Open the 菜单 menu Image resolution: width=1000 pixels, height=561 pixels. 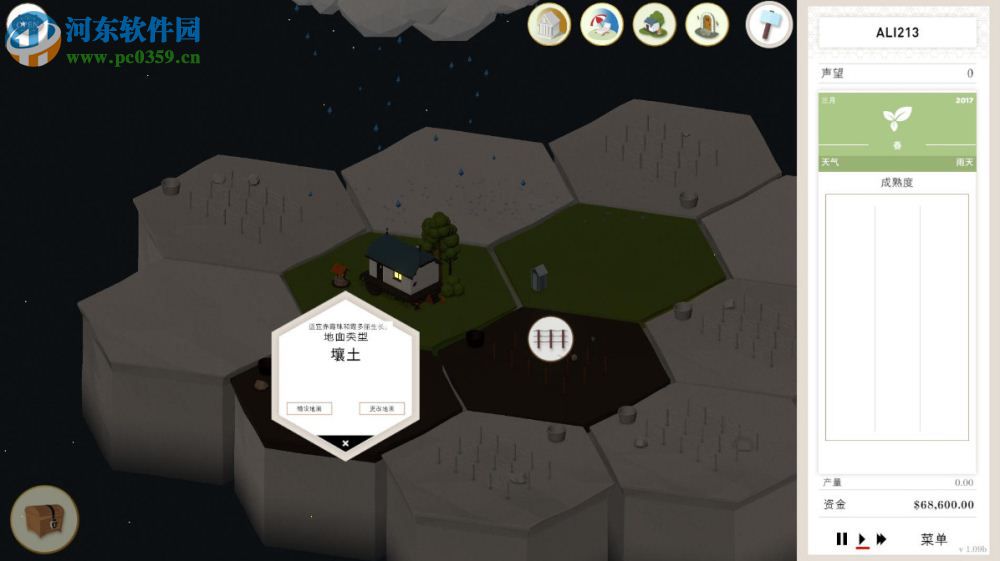(x=933, y=539)
